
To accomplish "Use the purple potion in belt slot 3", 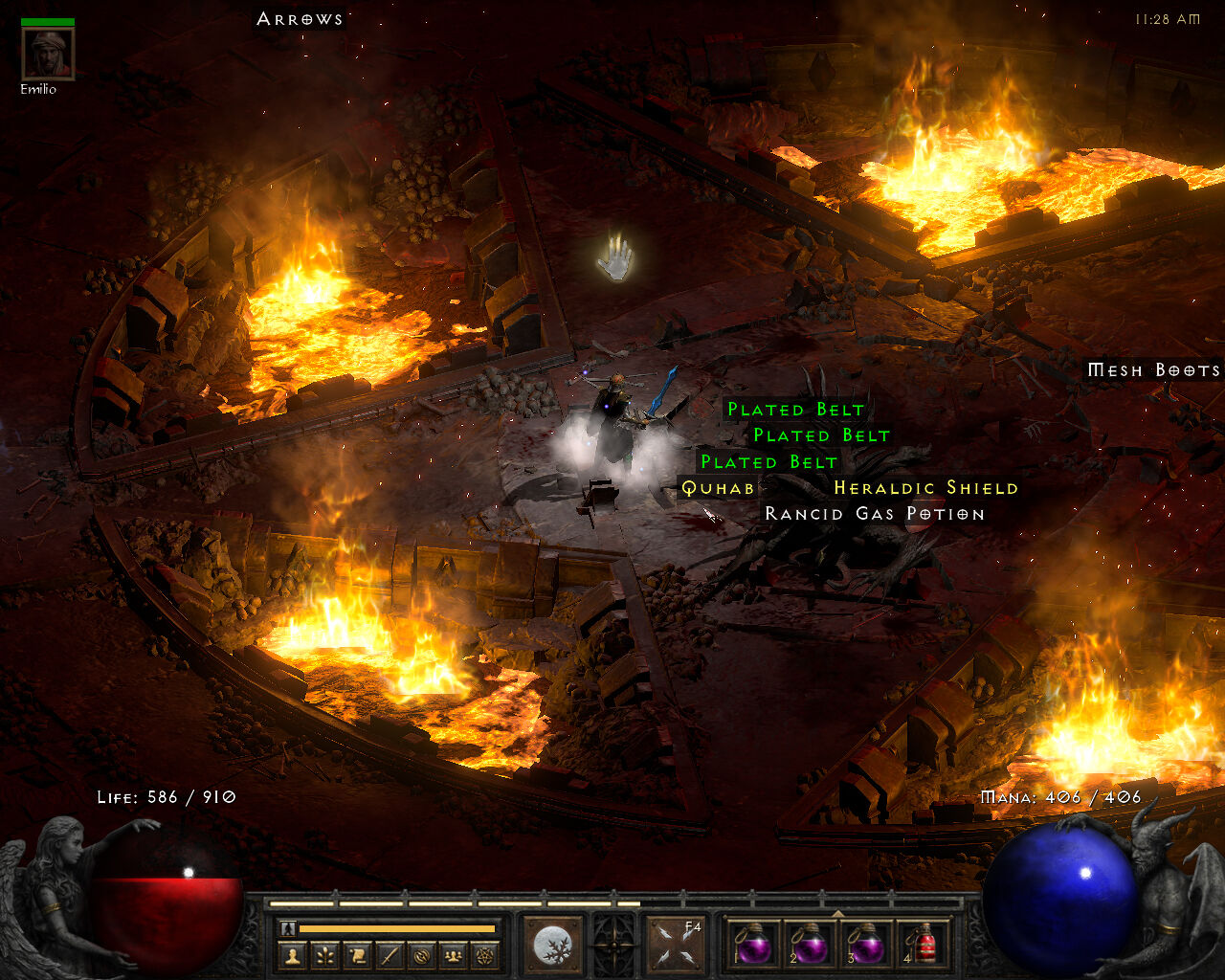I will point(867,945).
